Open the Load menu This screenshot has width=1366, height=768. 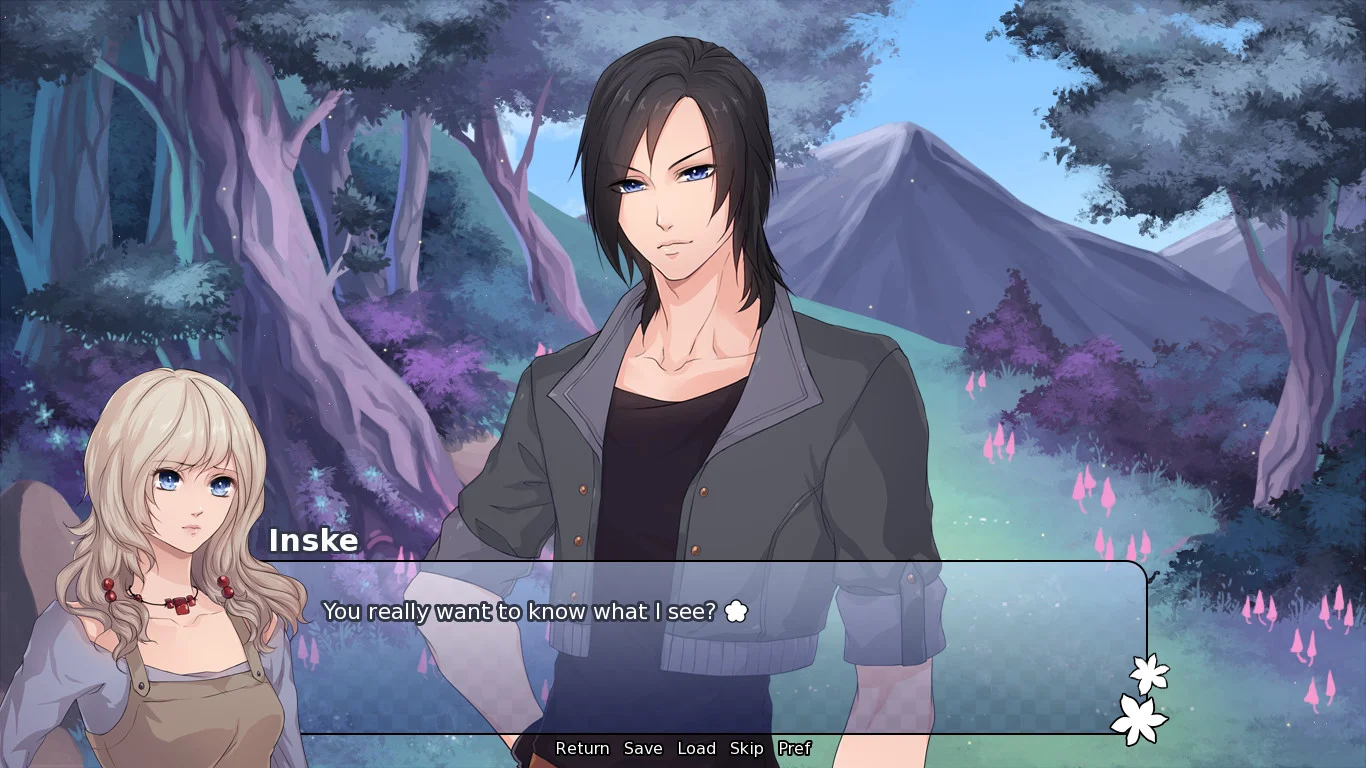[696, 748]
